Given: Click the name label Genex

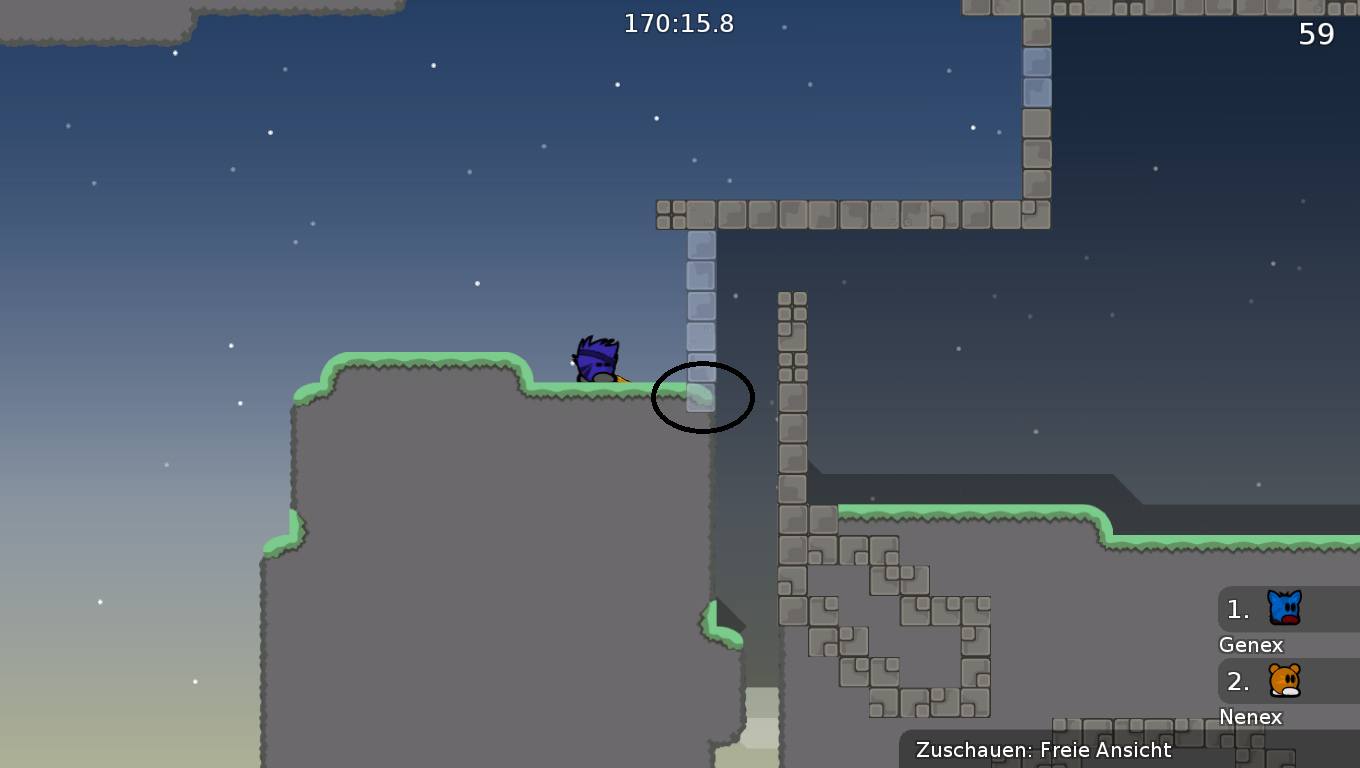Looking at the screenshot, I should [x=1250, y=645].
